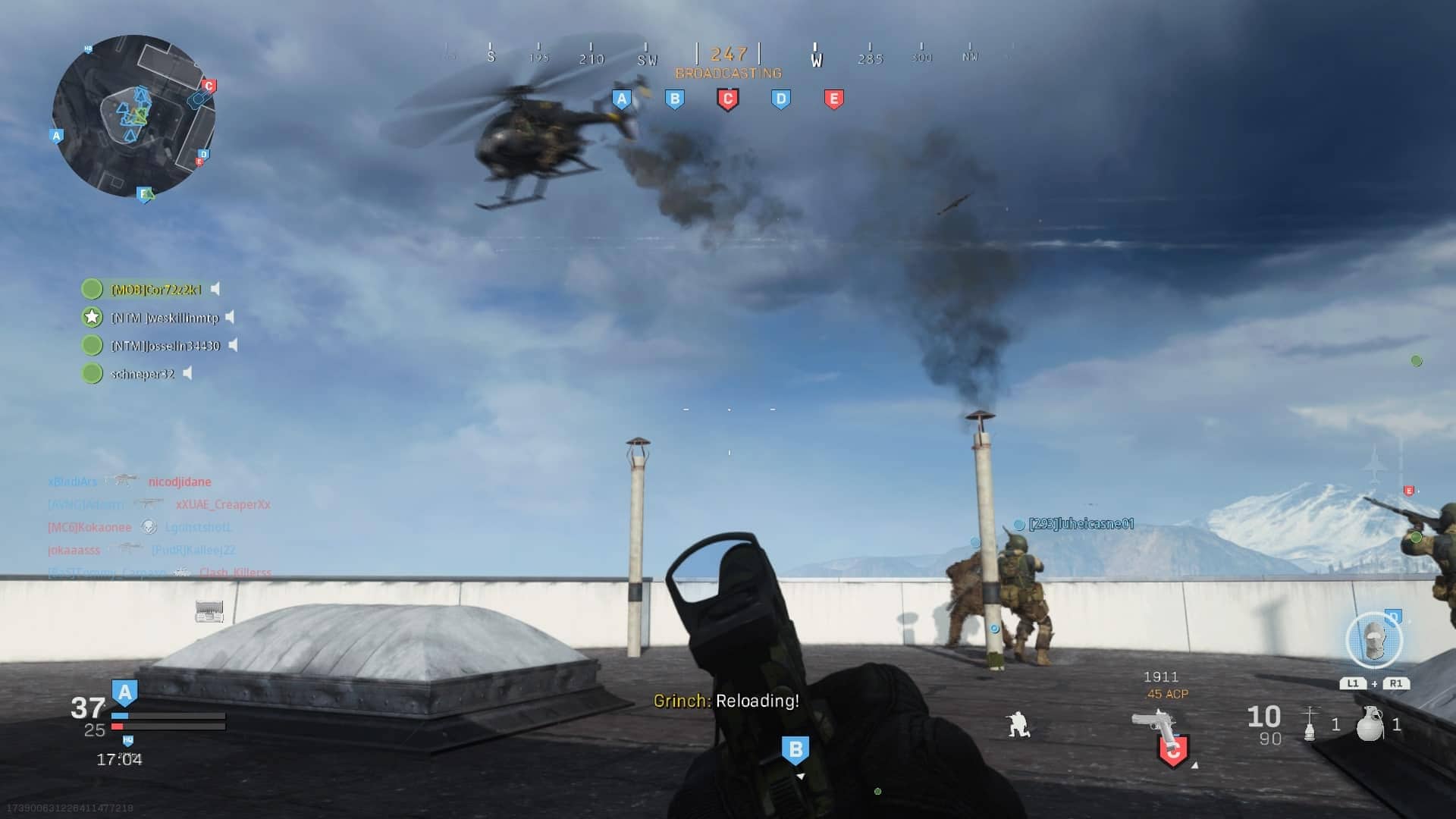Select the tactical equipment icon beside the ammo count

click(1310, 723)
